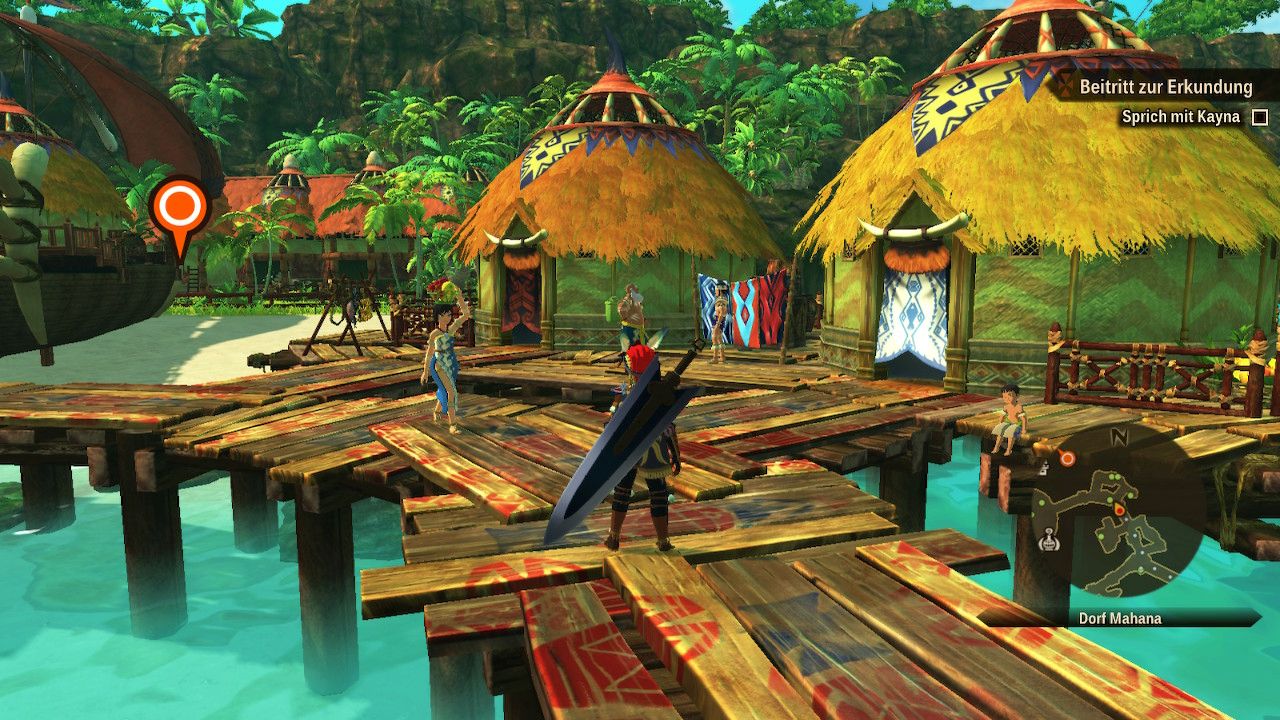
Task: Click the hut entrance with the blue tapestry
Action: [x=915, y=310]
